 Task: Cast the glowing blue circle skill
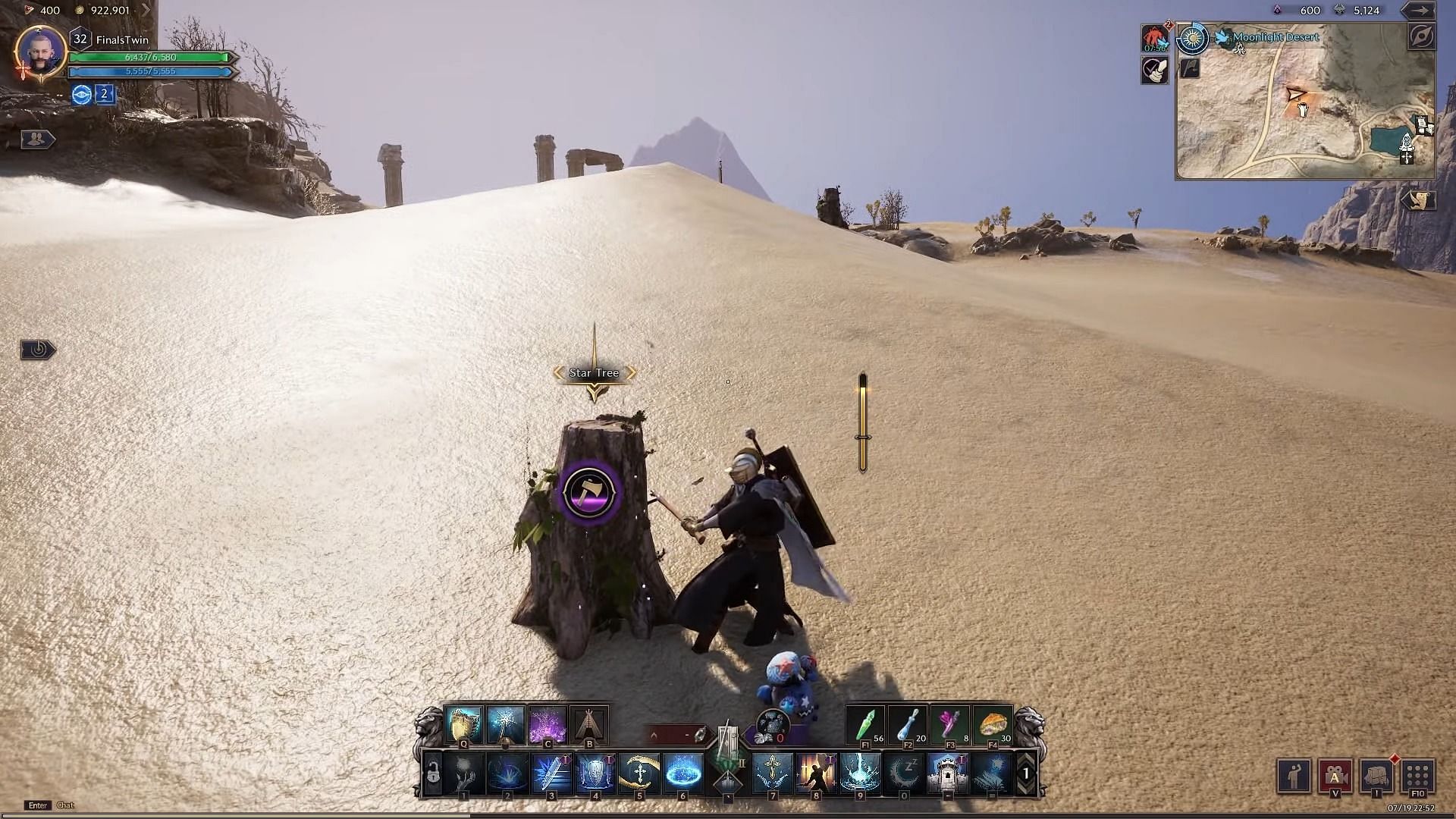coord(683,773)
